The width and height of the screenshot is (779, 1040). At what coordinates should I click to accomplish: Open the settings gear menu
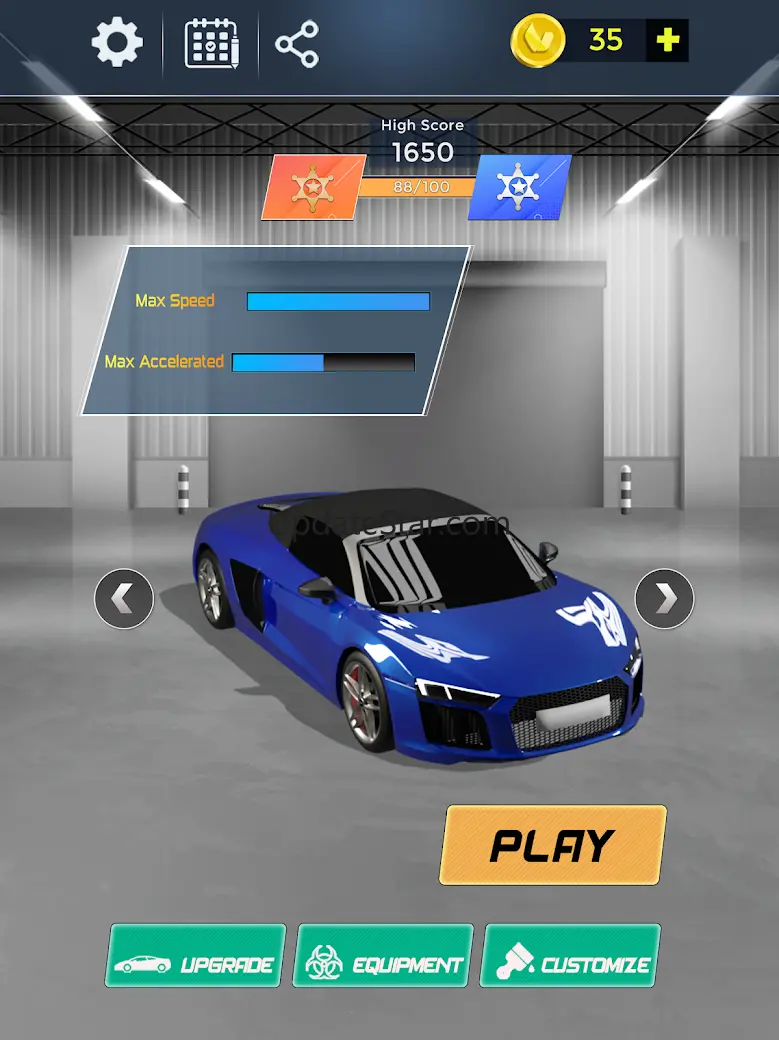[117, 43]
